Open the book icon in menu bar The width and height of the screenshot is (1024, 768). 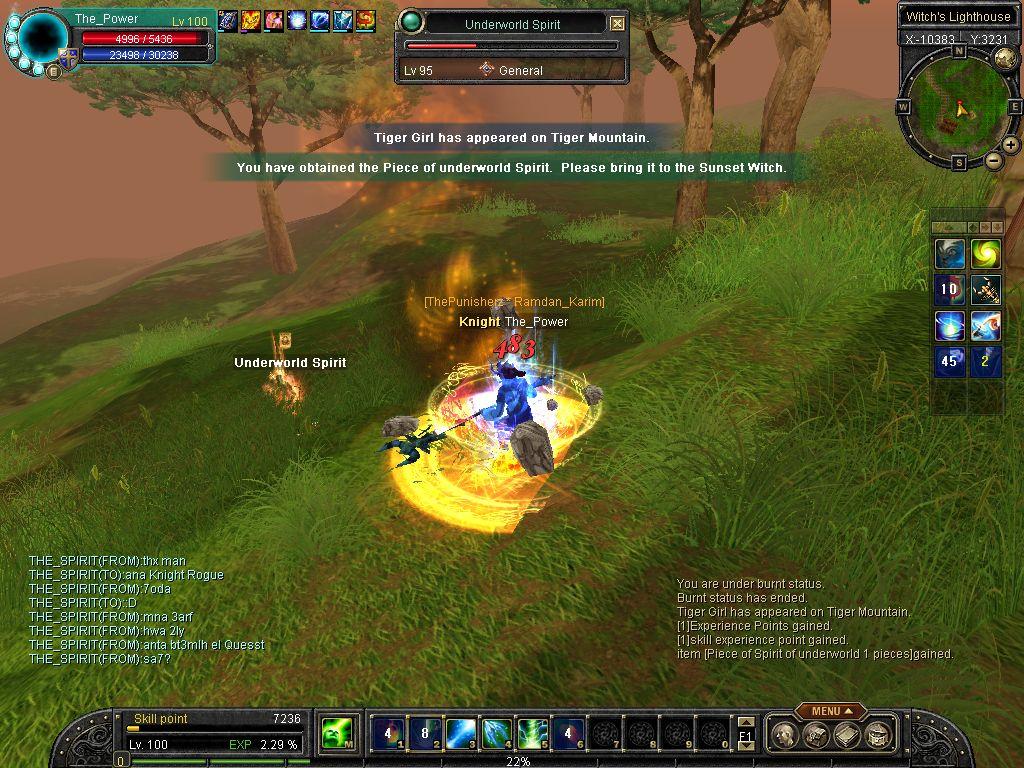(848, 735)
